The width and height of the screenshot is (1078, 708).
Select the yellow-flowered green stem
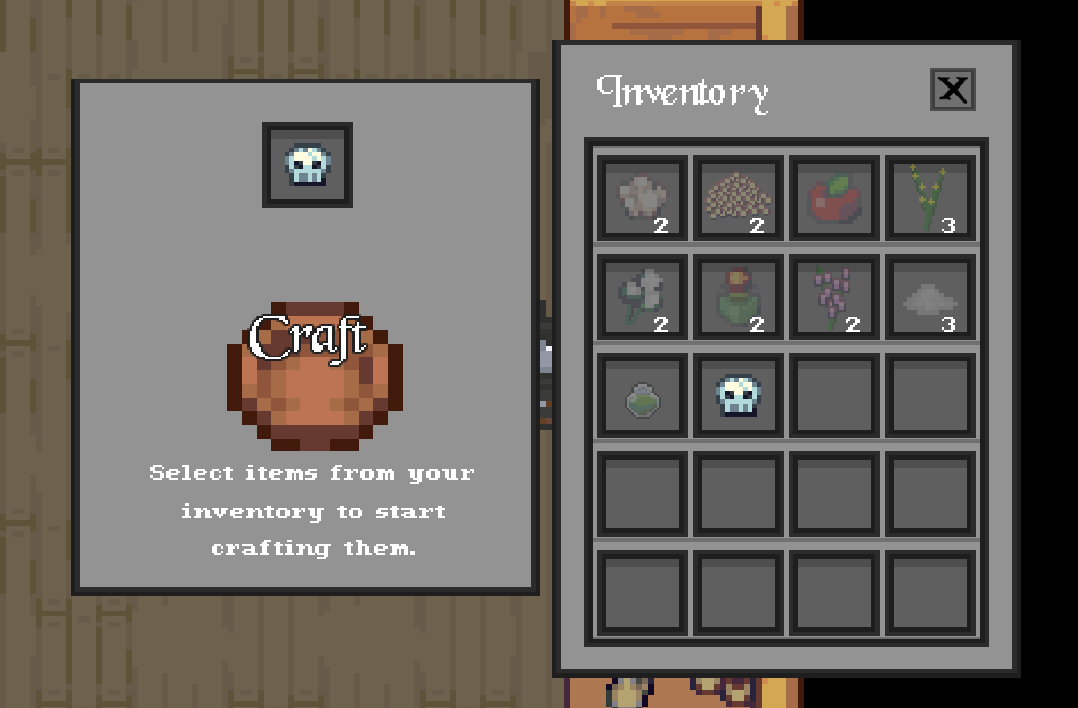tap(930, 198)
